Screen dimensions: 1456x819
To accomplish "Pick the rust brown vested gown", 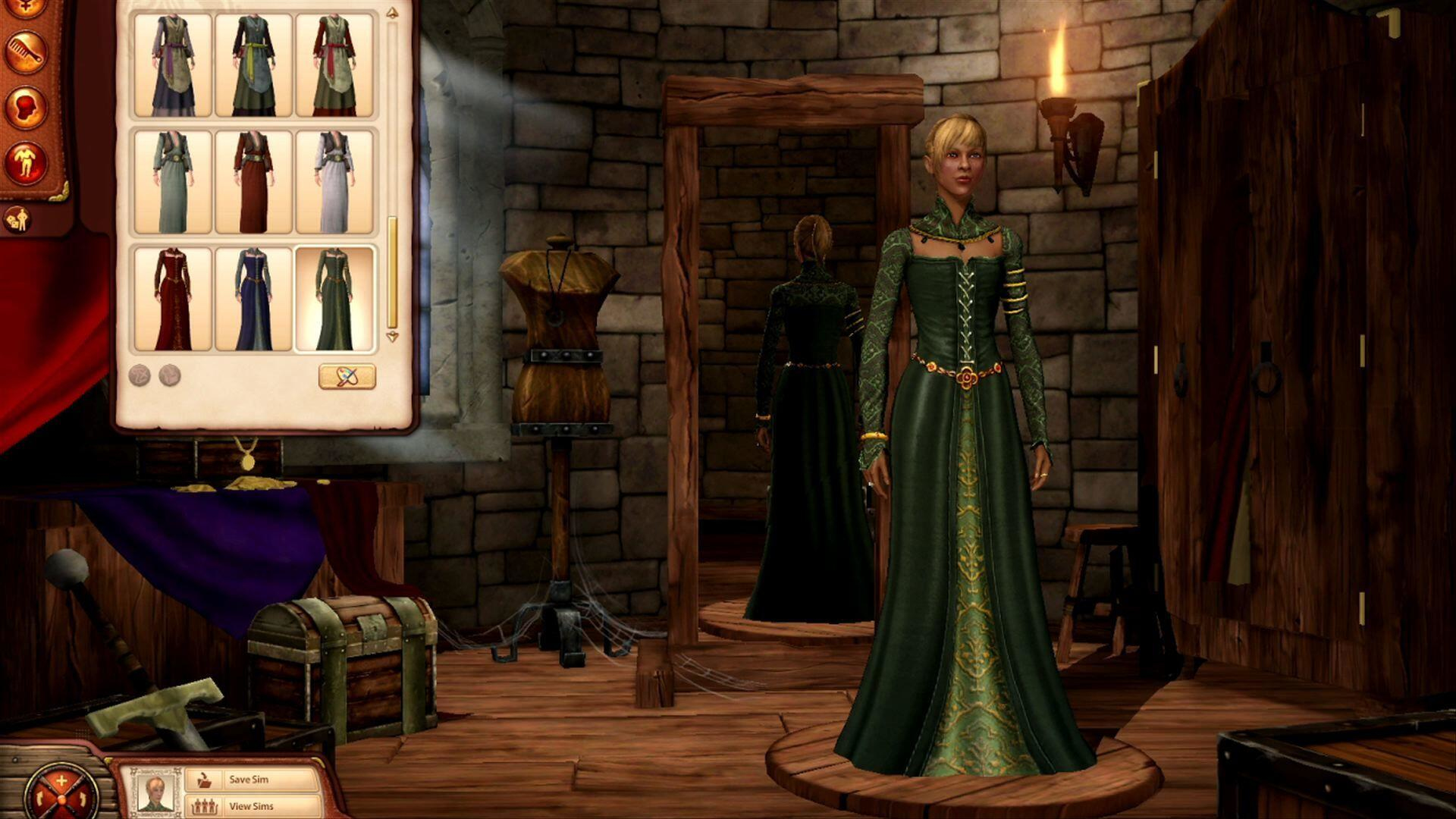I will (253, 182).
